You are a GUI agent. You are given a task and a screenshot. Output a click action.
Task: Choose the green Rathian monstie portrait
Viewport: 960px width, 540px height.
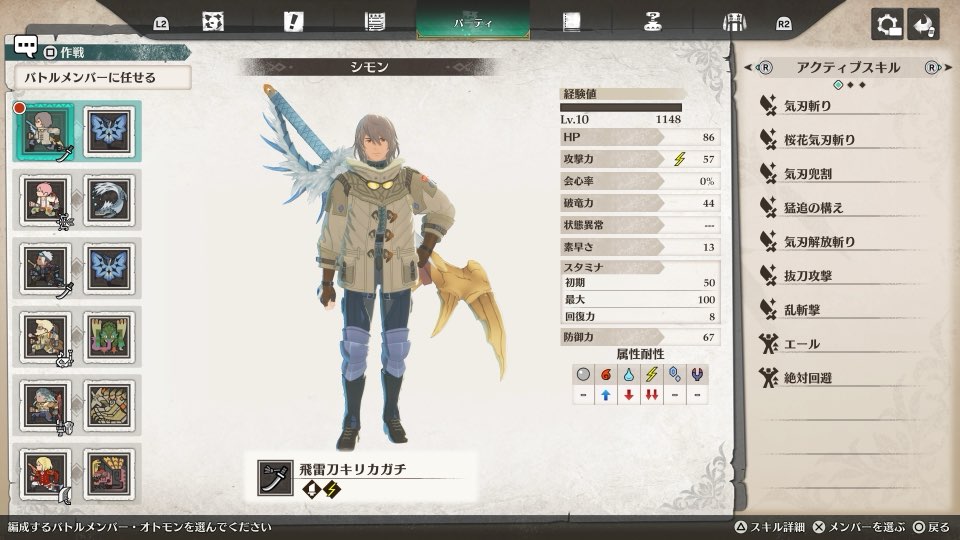108,335
